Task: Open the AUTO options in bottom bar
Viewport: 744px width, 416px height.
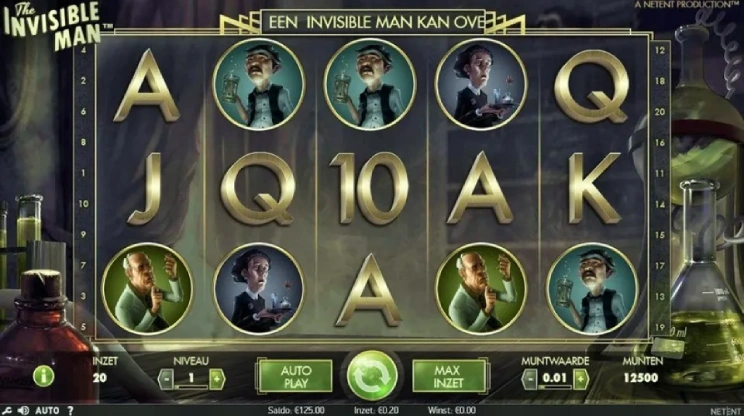Action: (x=47, y=410)
